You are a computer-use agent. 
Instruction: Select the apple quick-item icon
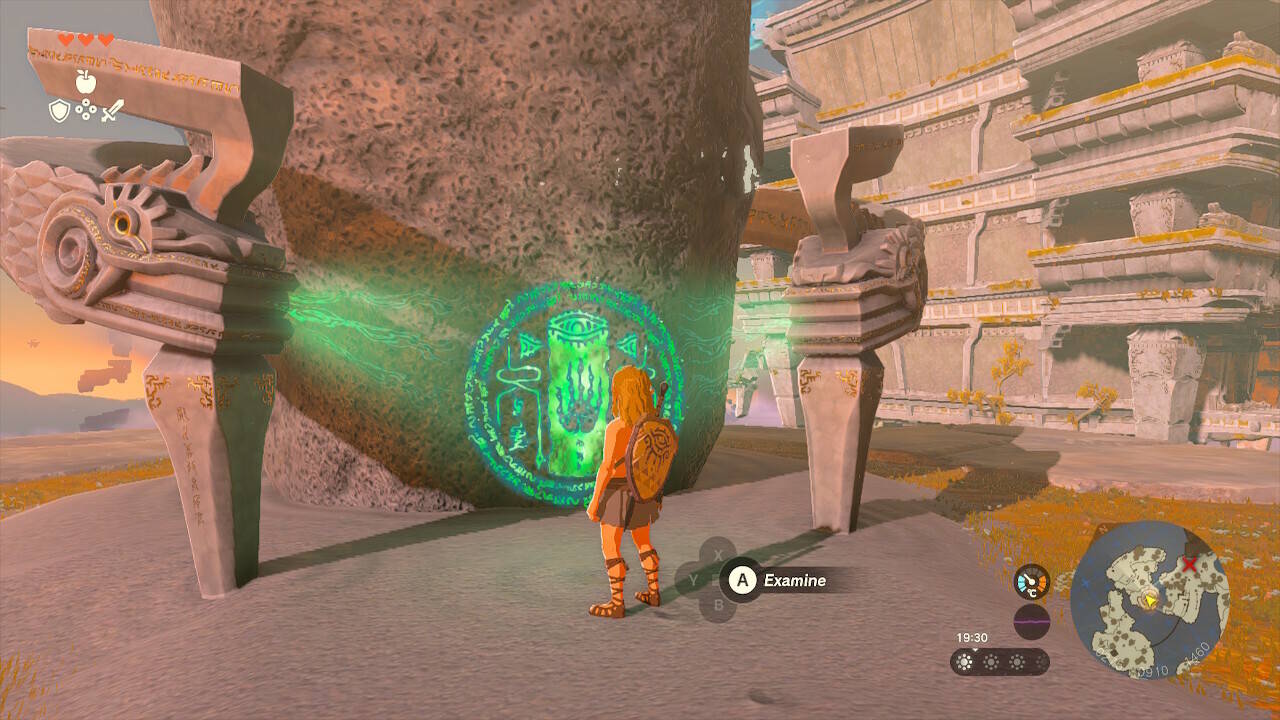click(x=86, y=81)
